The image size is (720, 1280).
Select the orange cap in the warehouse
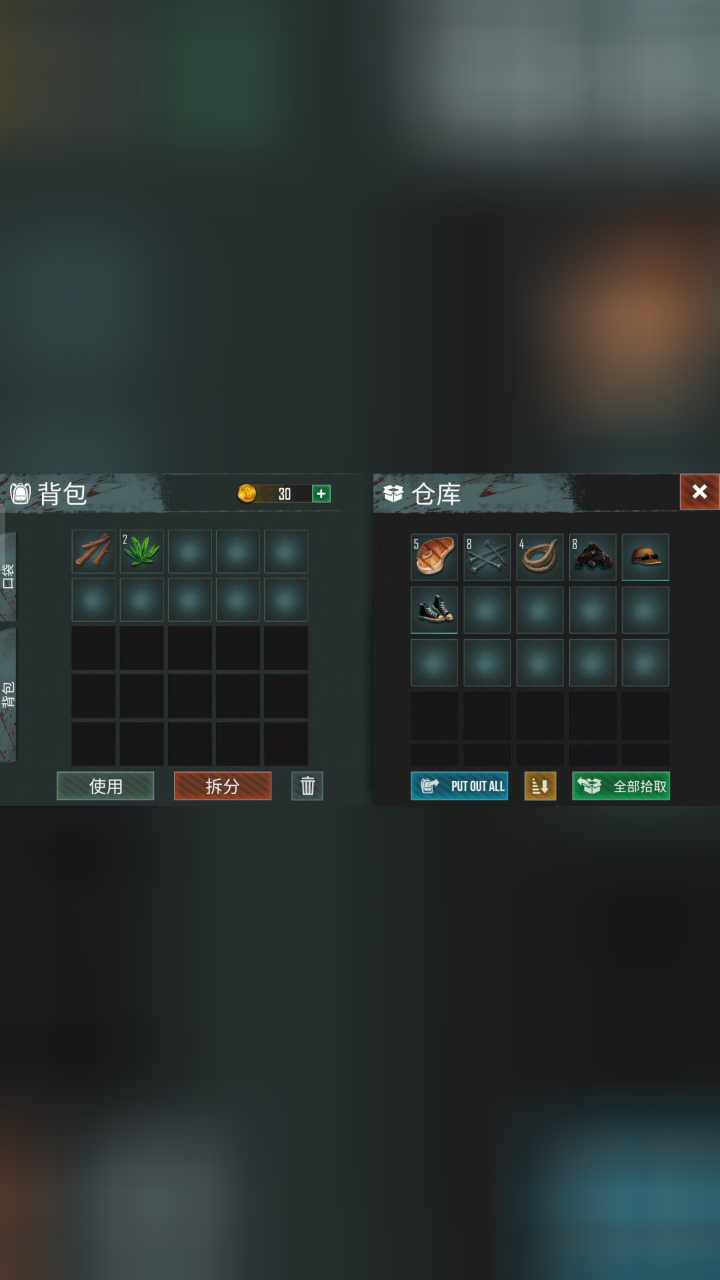(646, 557)
